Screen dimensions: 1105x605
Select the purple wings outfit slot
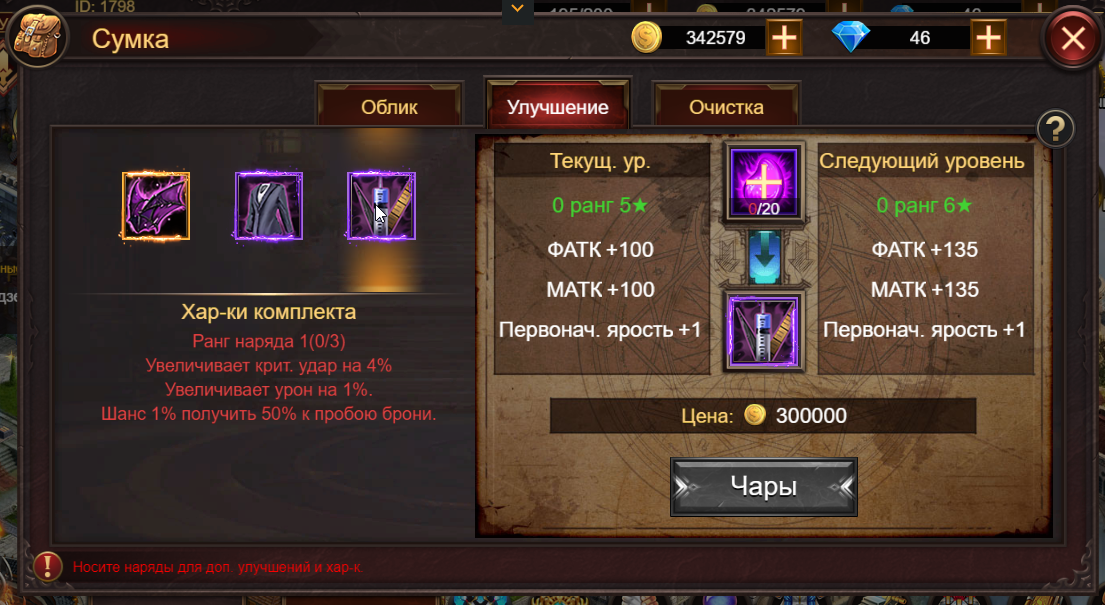coord(156,206)
